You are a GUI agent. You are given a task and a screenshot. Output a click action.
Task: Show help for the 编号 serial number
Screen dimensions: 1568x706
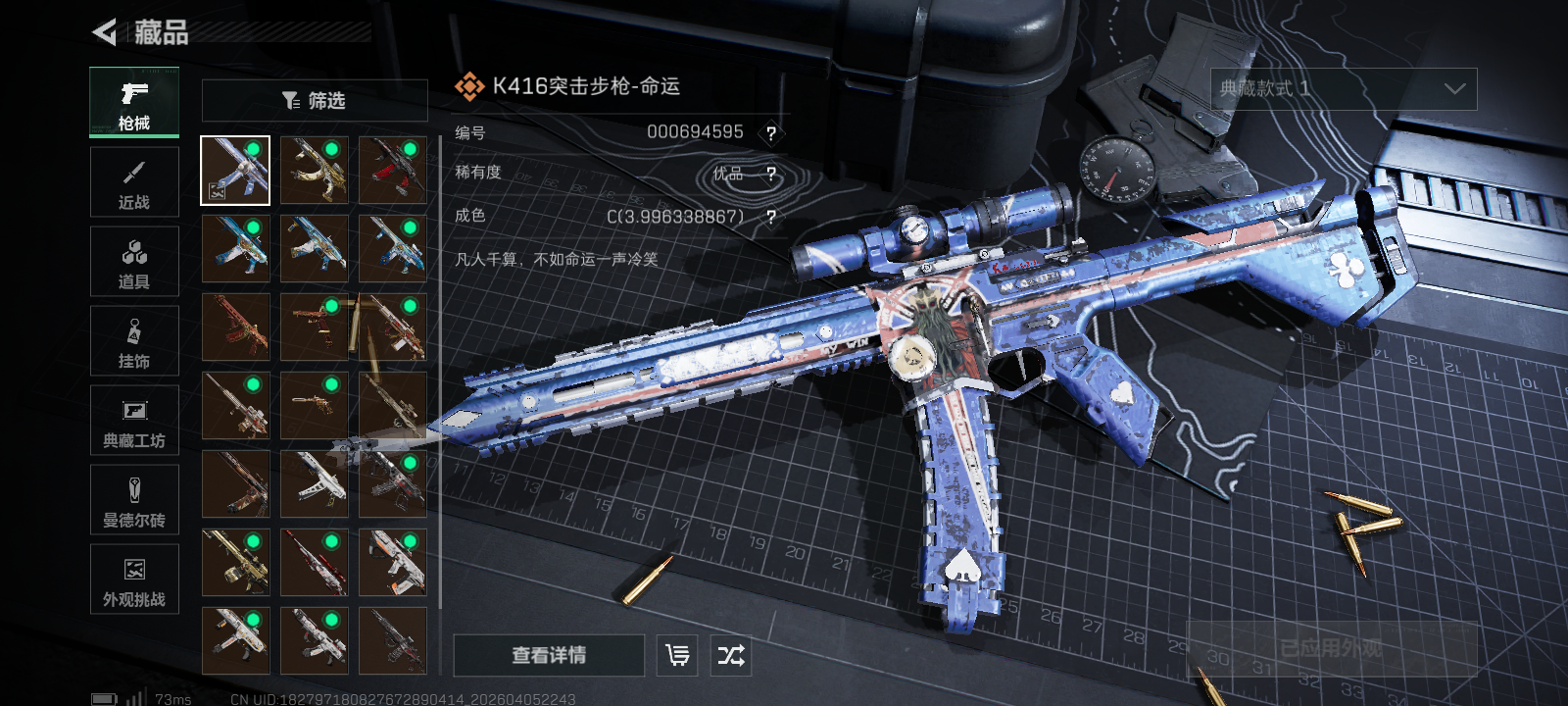(771, 133)
